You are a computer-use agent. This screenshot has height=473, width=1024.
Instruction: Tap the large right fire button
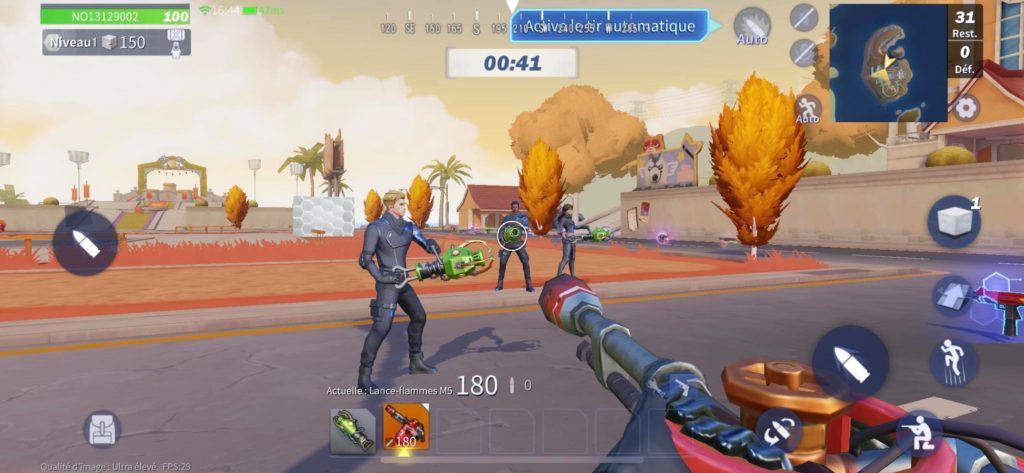pos(850,363)
